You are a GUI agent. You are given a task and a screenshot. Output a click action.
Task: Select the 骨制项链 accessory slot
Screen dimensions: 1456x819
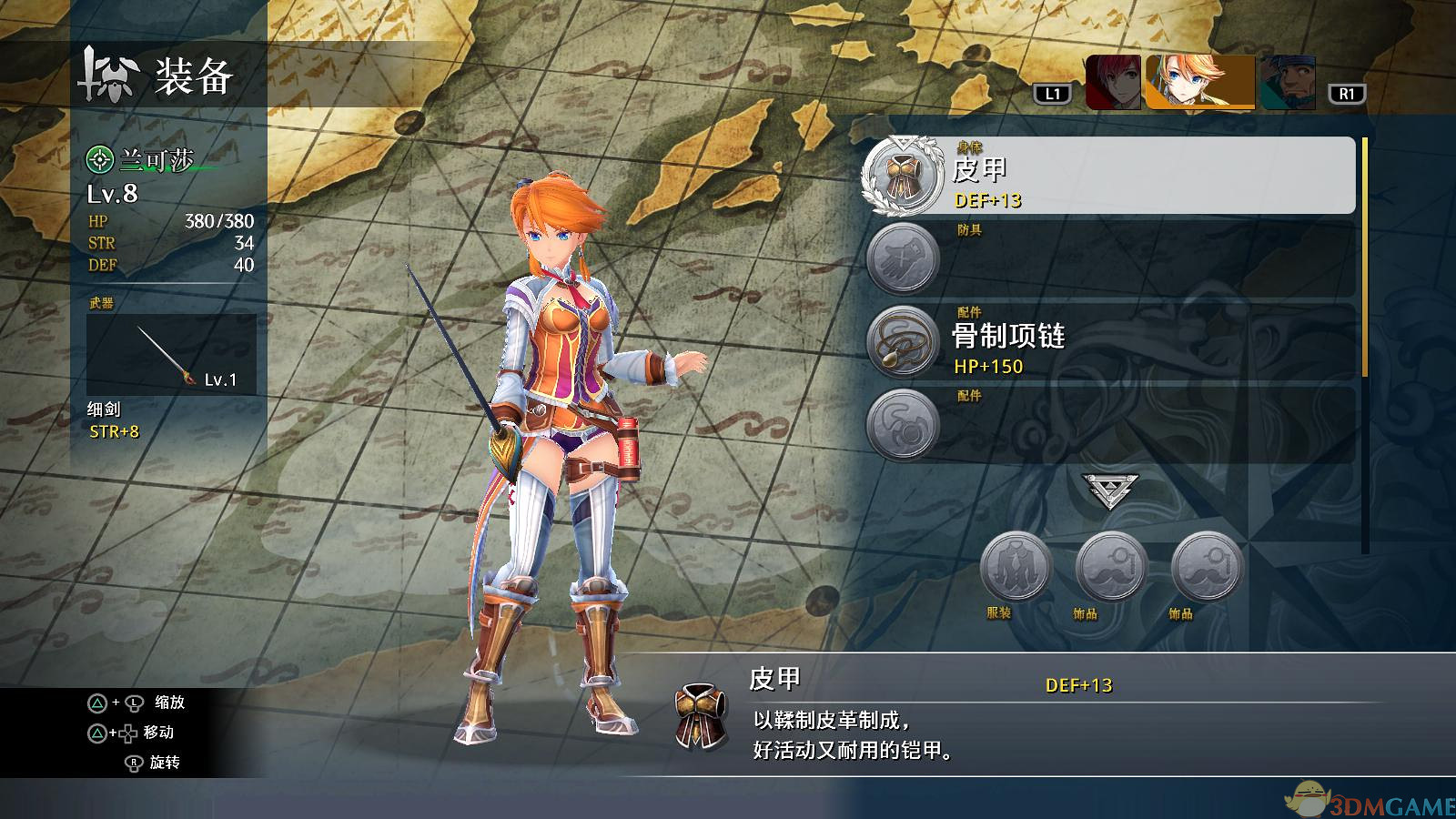tap(1108, 342)
